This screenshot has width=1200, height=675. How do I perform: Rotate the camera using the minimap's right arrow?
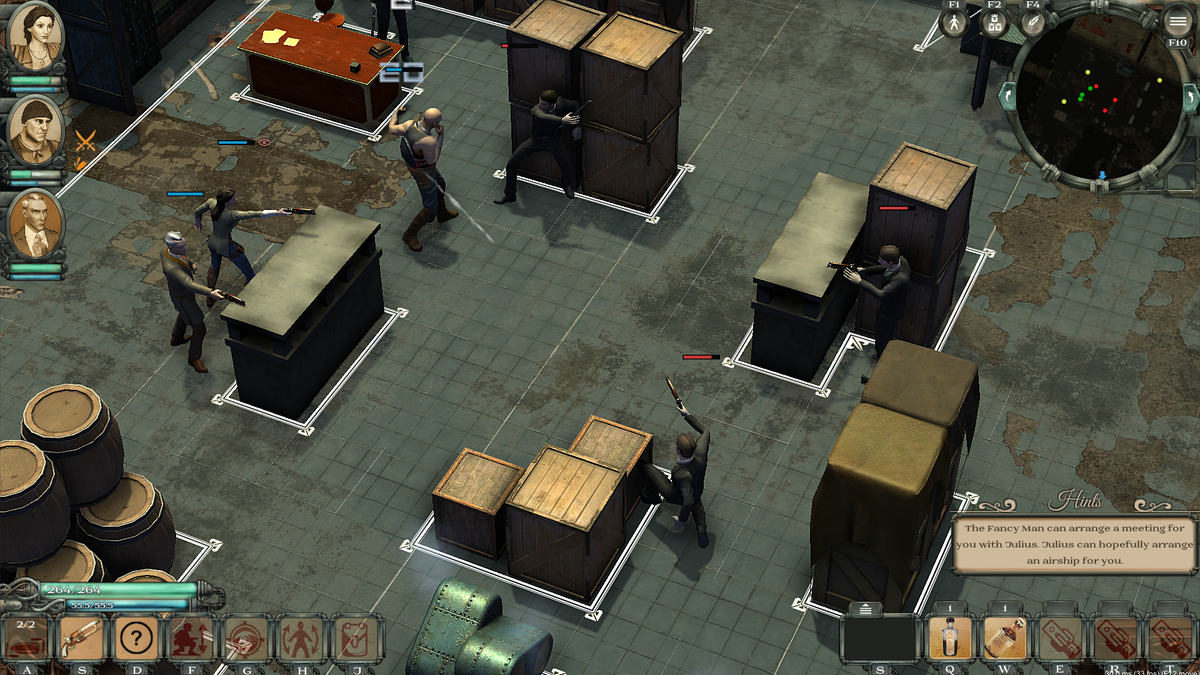[1190, 97]
